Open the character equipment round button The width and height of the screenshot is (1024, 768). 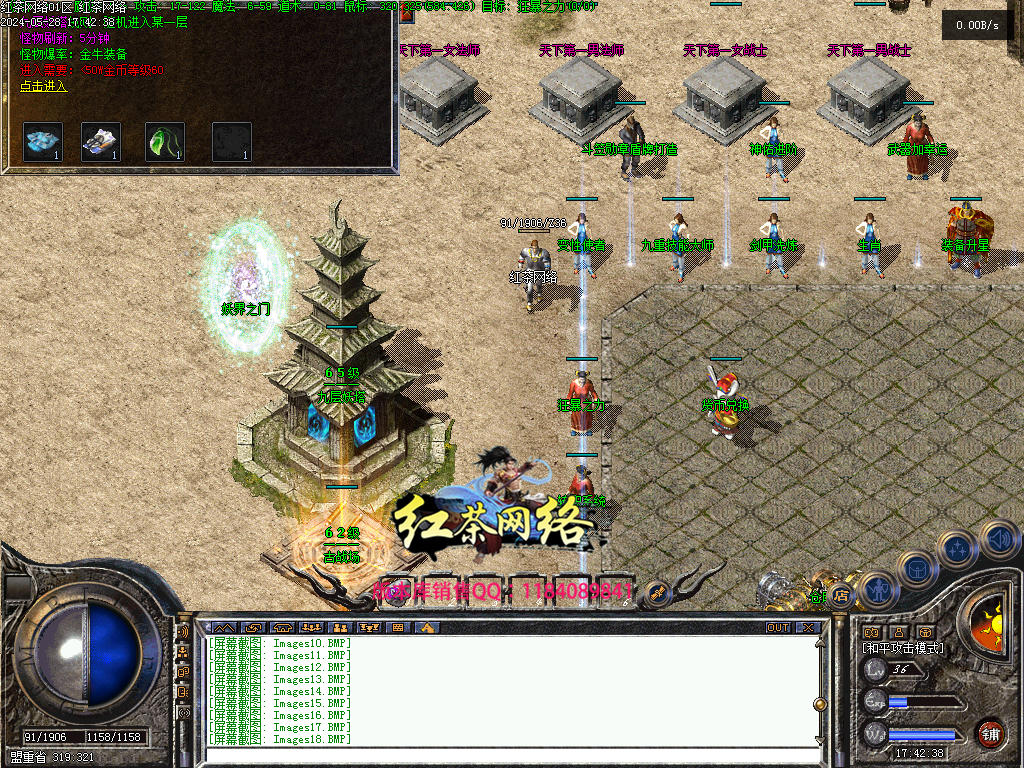877,589
